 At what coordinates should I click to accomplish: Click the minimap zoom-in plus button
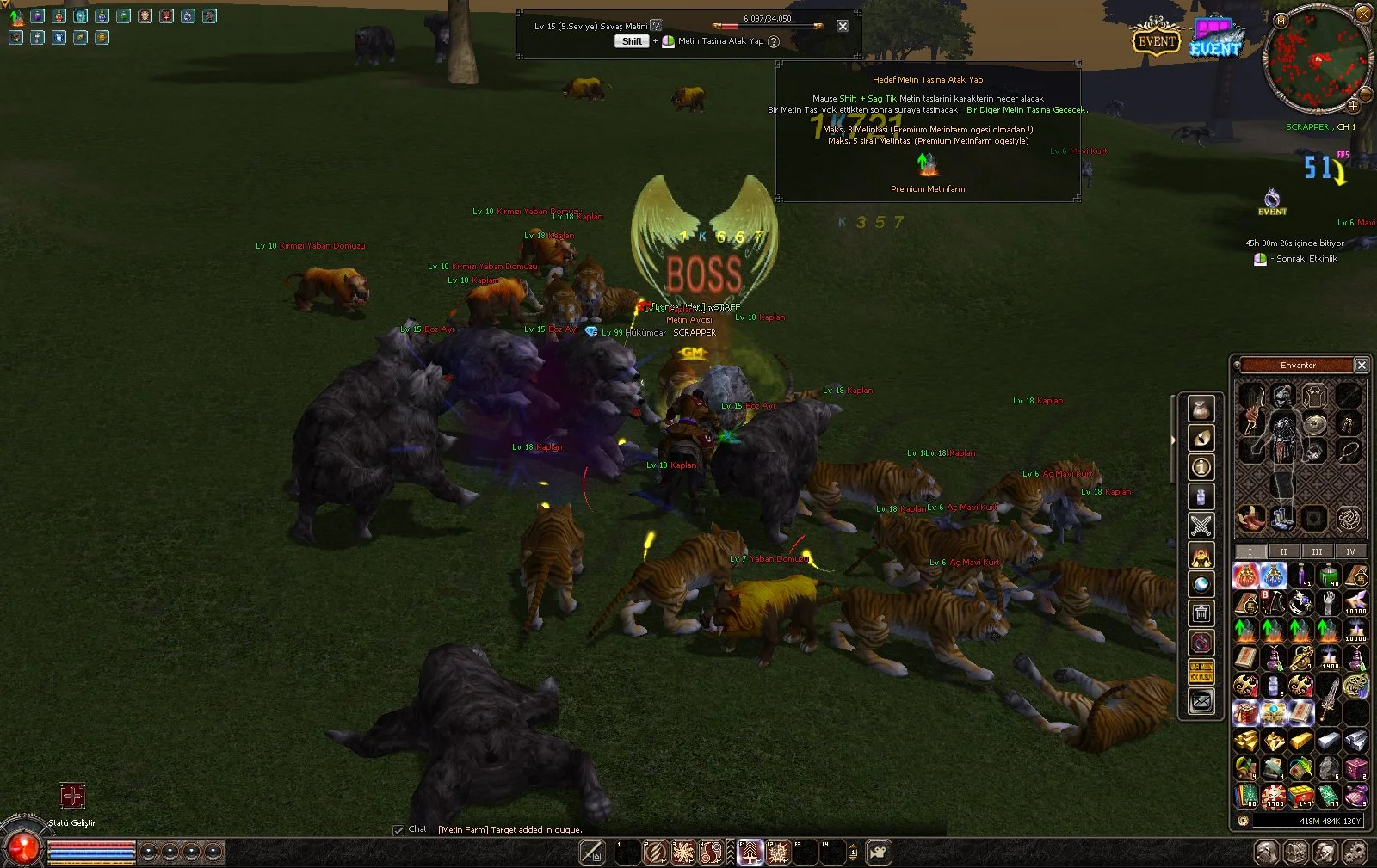pyautogui.click(x=1353, y=107)
